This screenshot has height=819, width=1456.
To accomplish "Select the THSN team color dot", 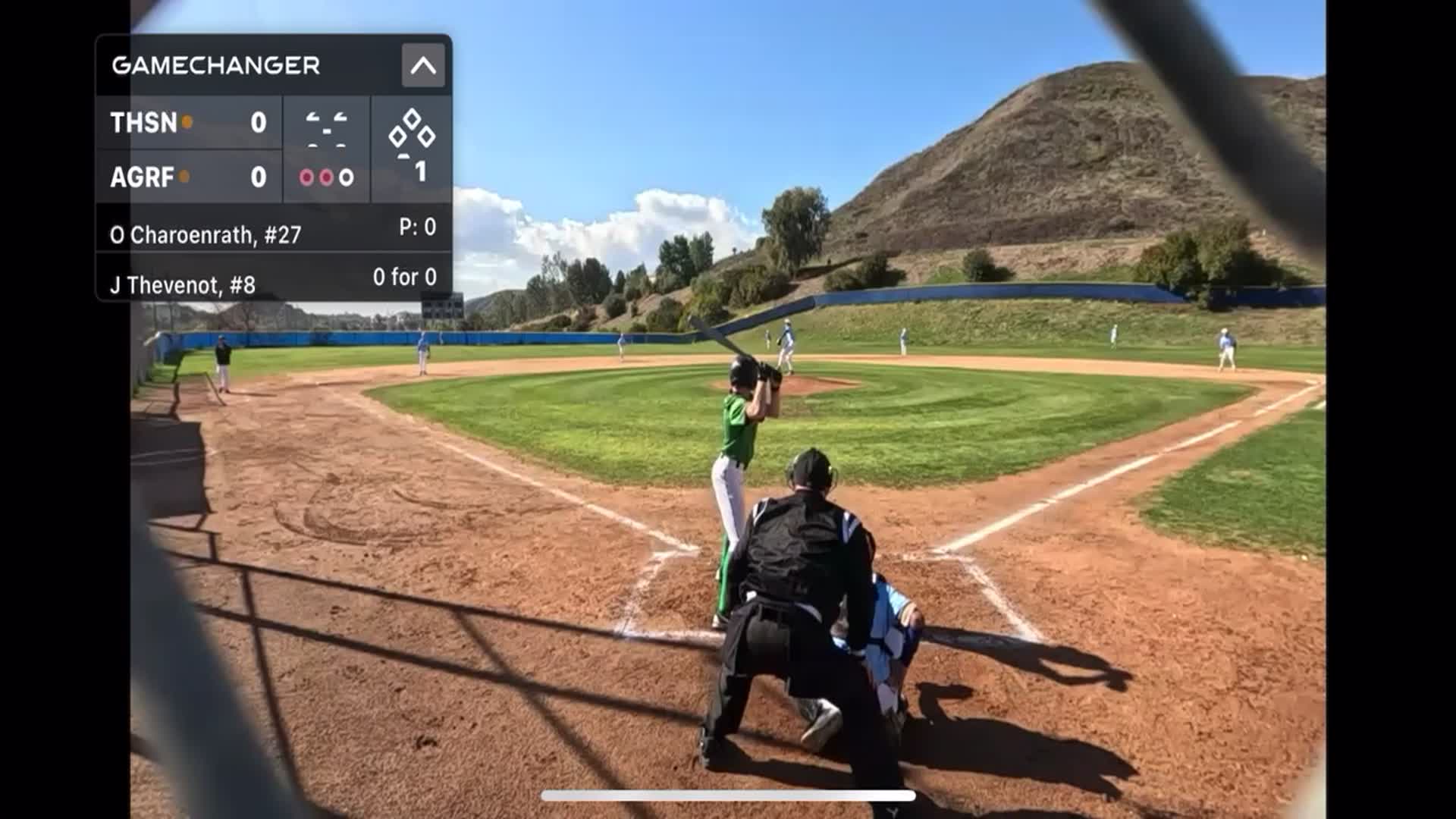I will (187, 120).
